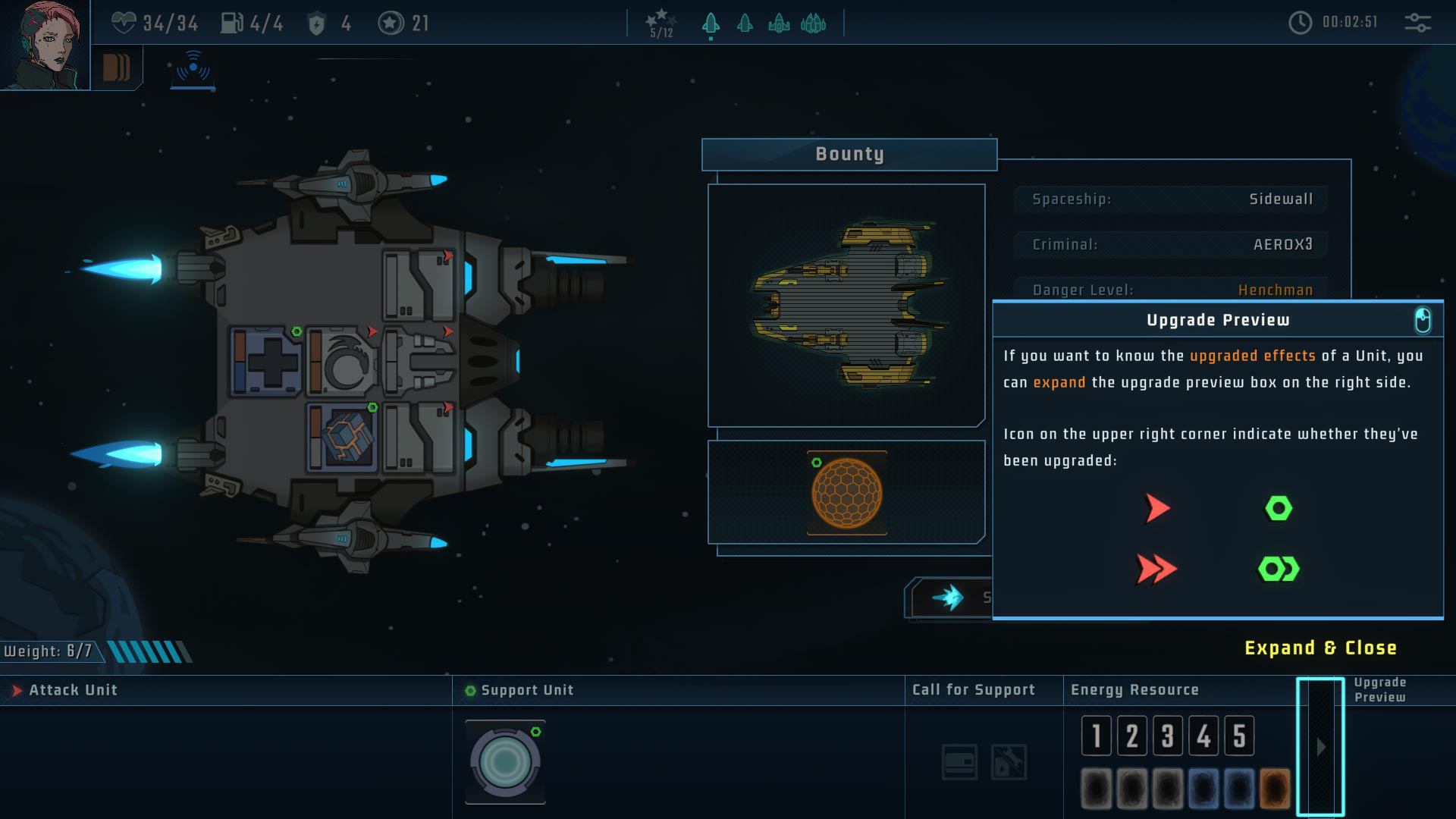Click the Bounty enemy ship preview

click(x=846, y=305)
